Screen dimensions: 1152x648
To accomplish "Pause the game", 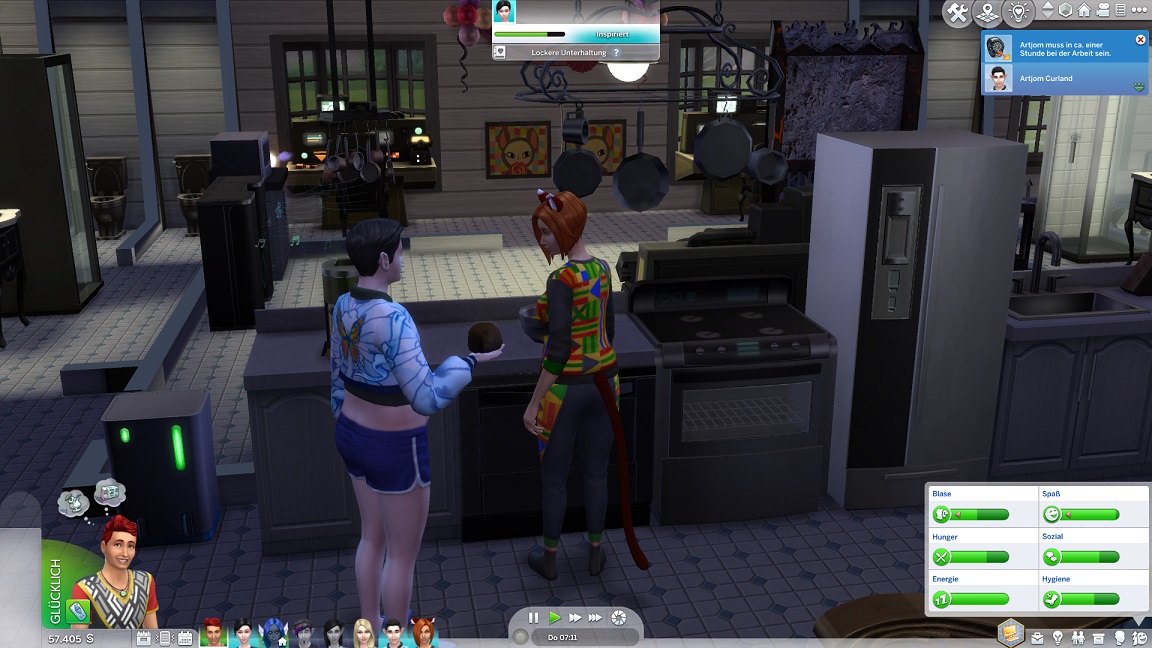I will 533,618.
